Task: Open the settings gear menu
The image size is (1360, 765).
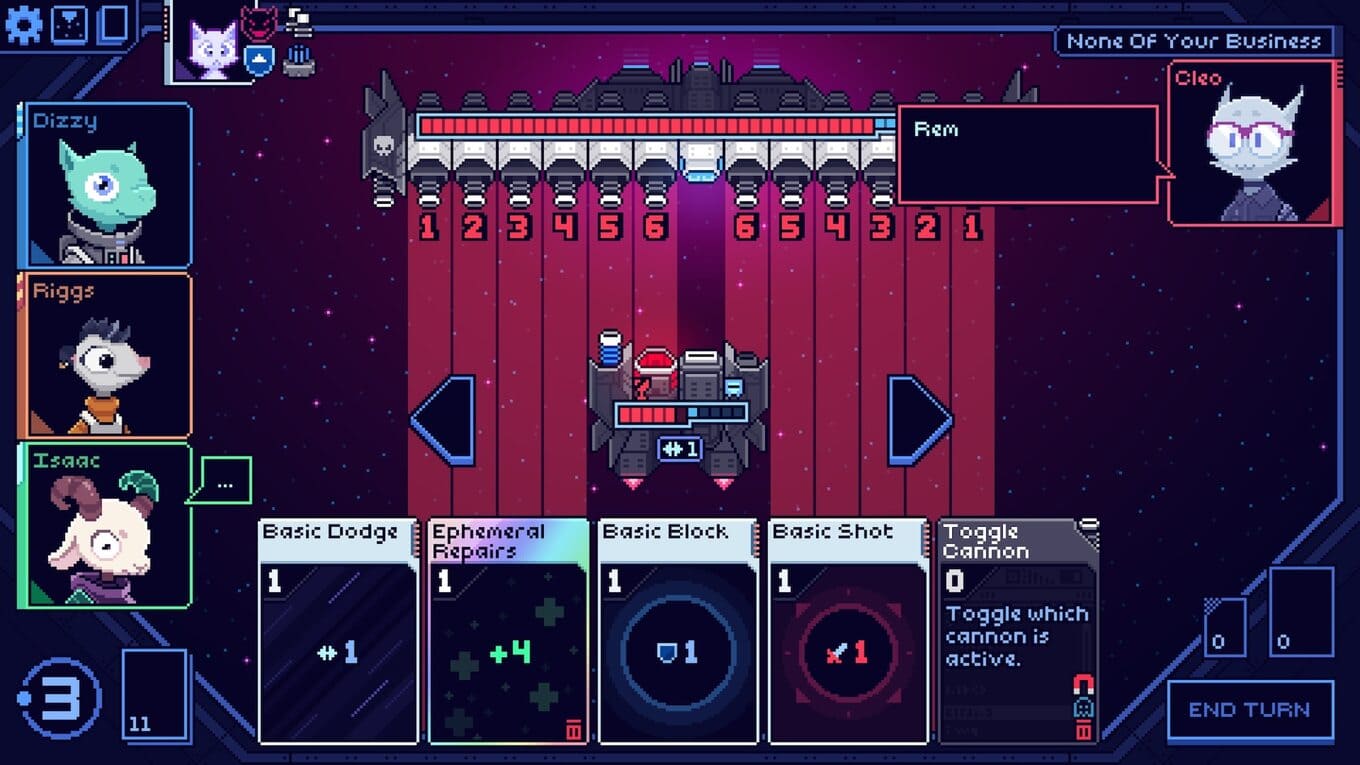Action: point(23,24)
